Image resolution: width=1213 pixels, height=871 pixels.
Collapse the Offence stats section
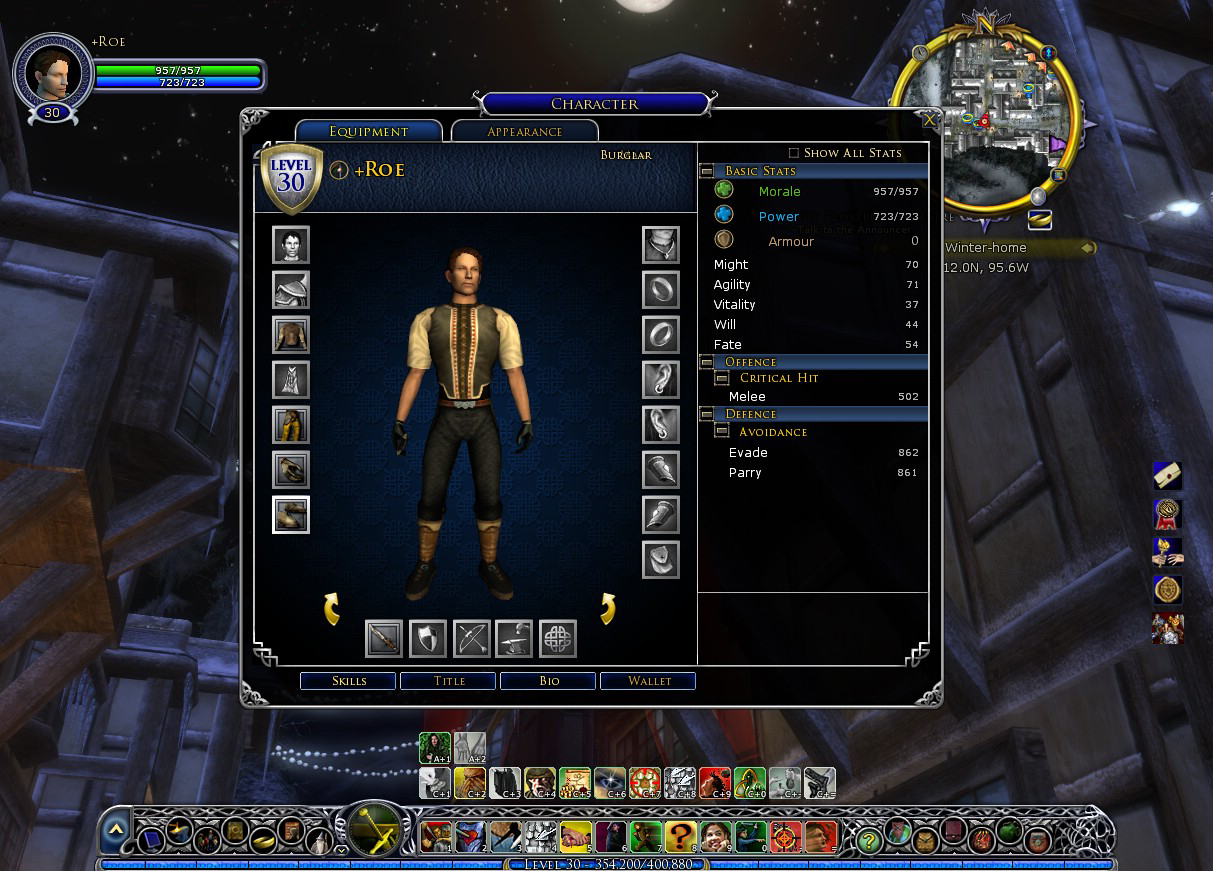[707, 362]
